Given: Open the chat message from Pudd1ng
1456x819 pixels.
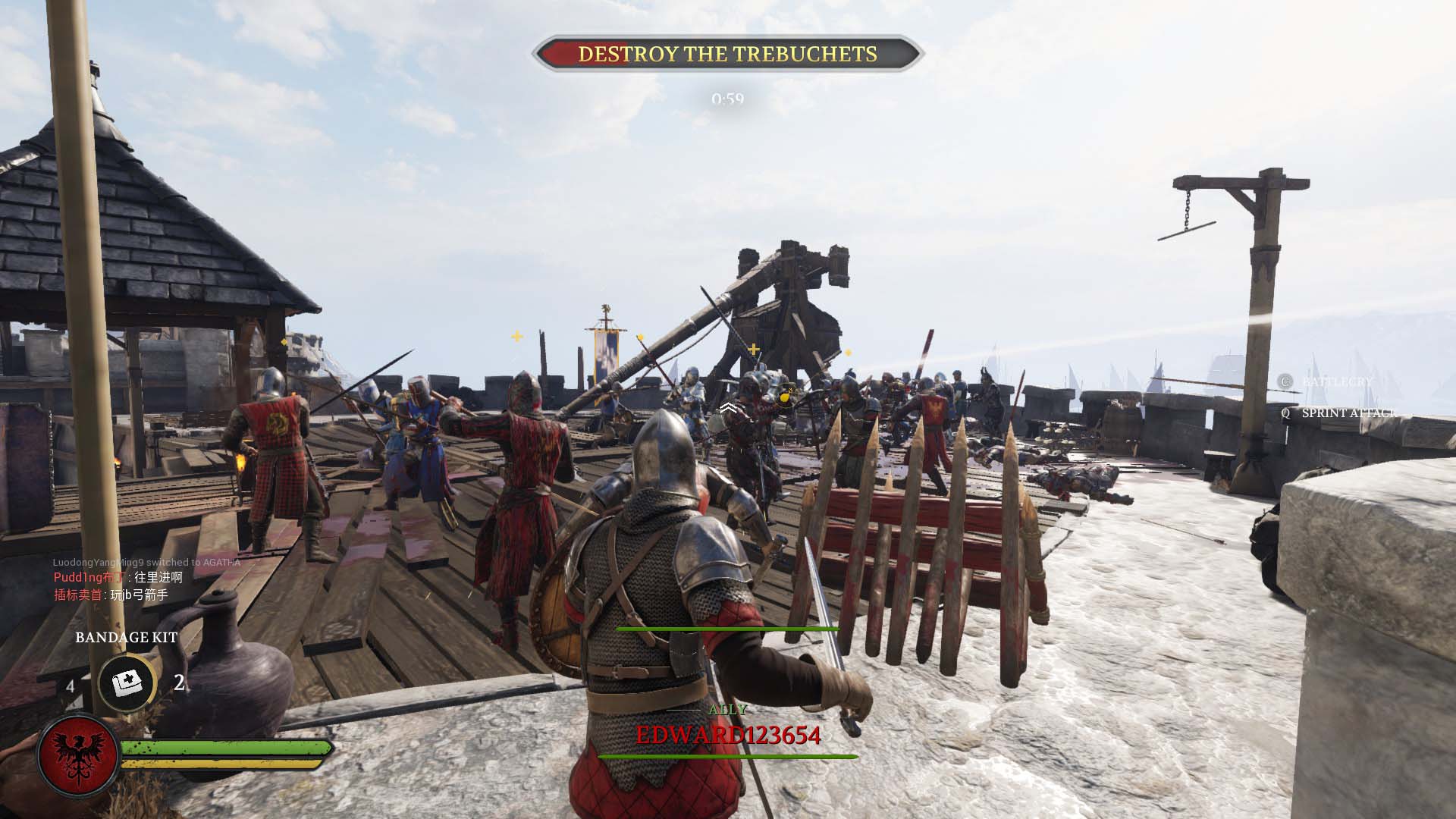Looking at the screenshot, I should point(118,578).
